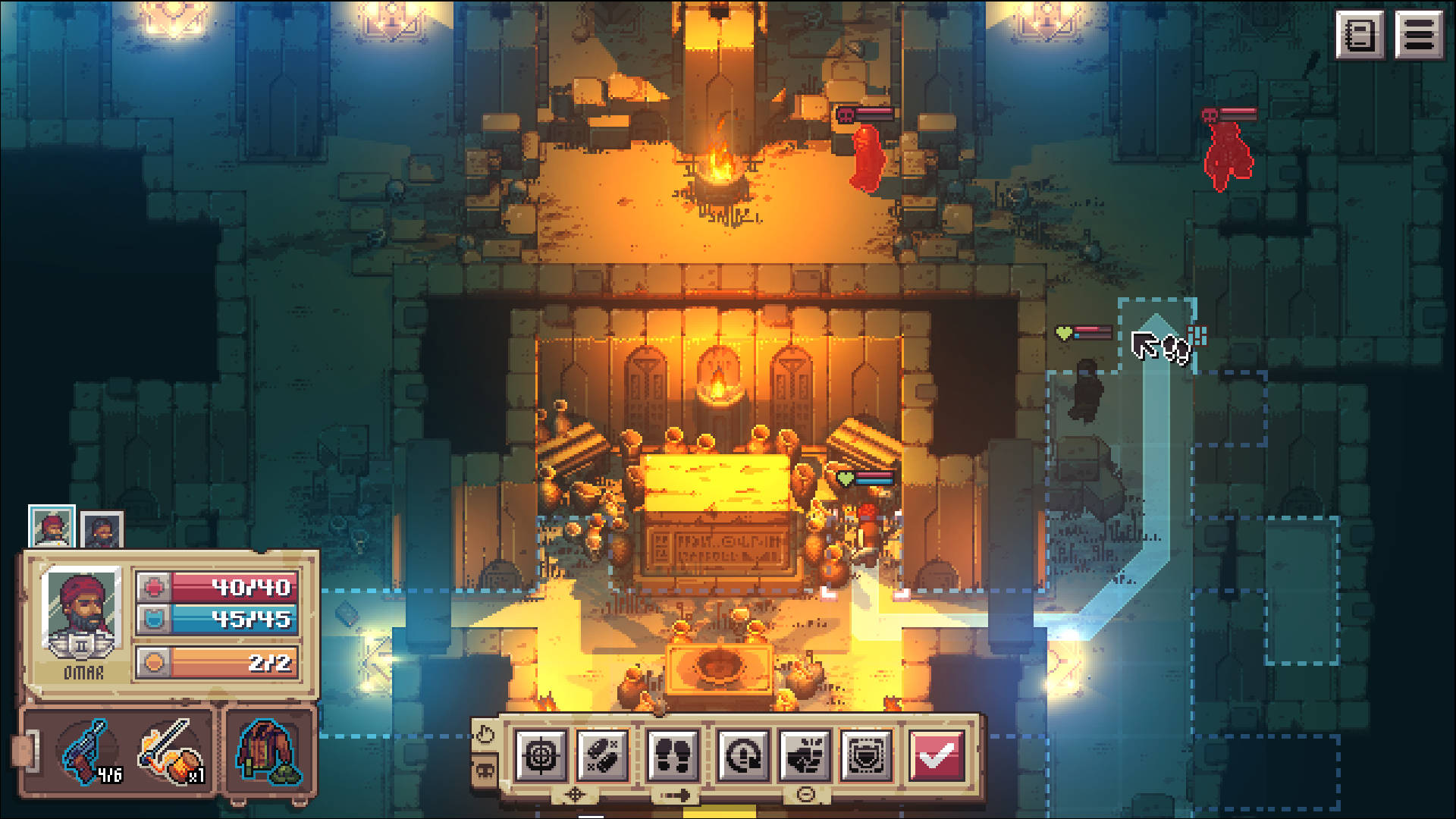This screenshot has height=819, width=1456.
Task: Open the hamburger main menu
Action: [x=1419, y=34]
